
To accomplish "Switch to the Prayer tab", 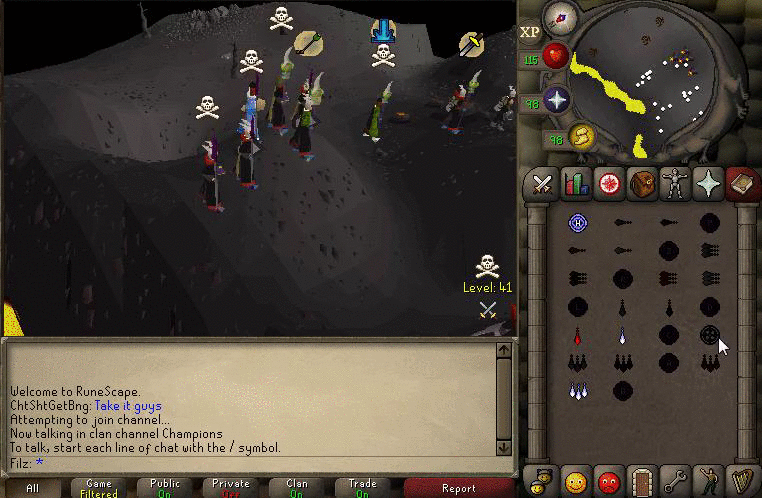I will 708,184.
